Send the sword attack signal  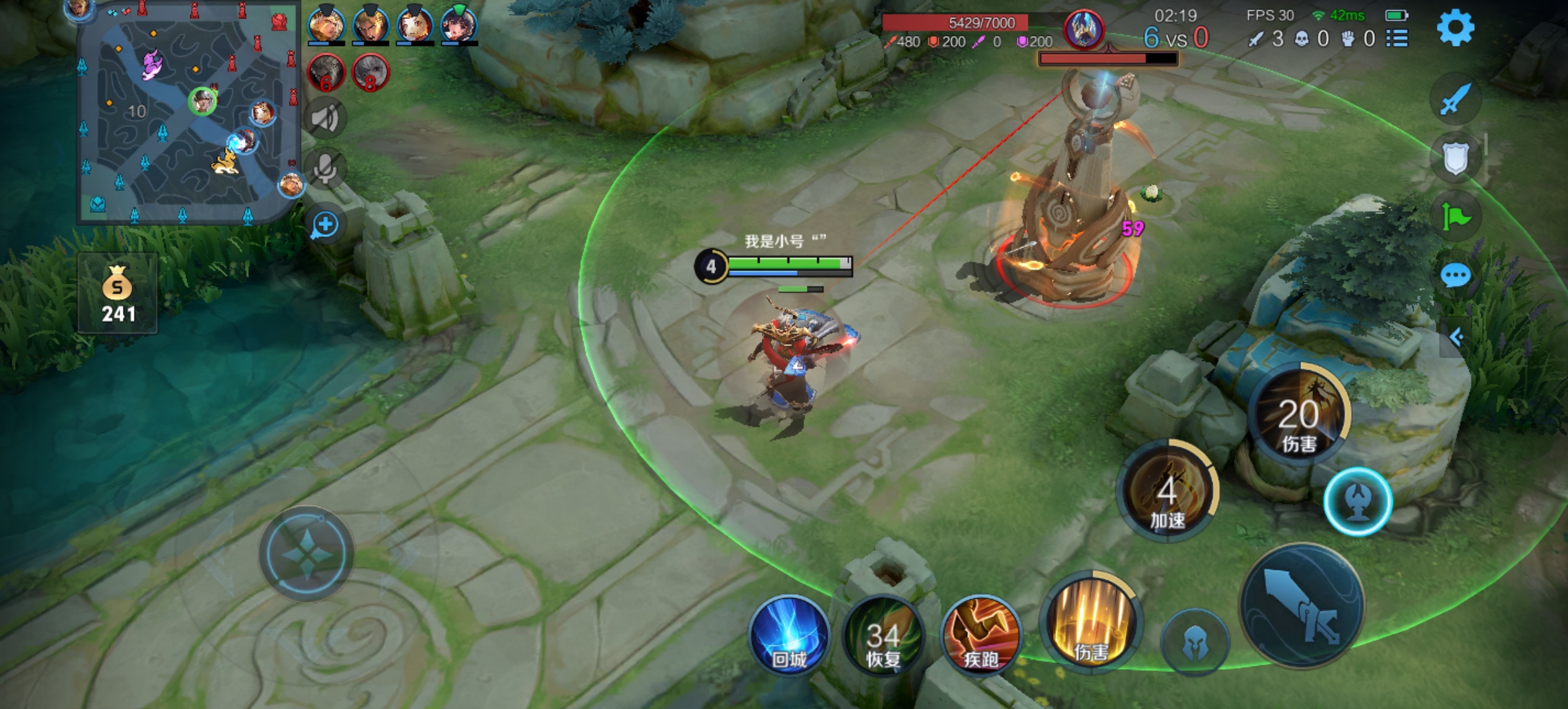pos(1455,100)
